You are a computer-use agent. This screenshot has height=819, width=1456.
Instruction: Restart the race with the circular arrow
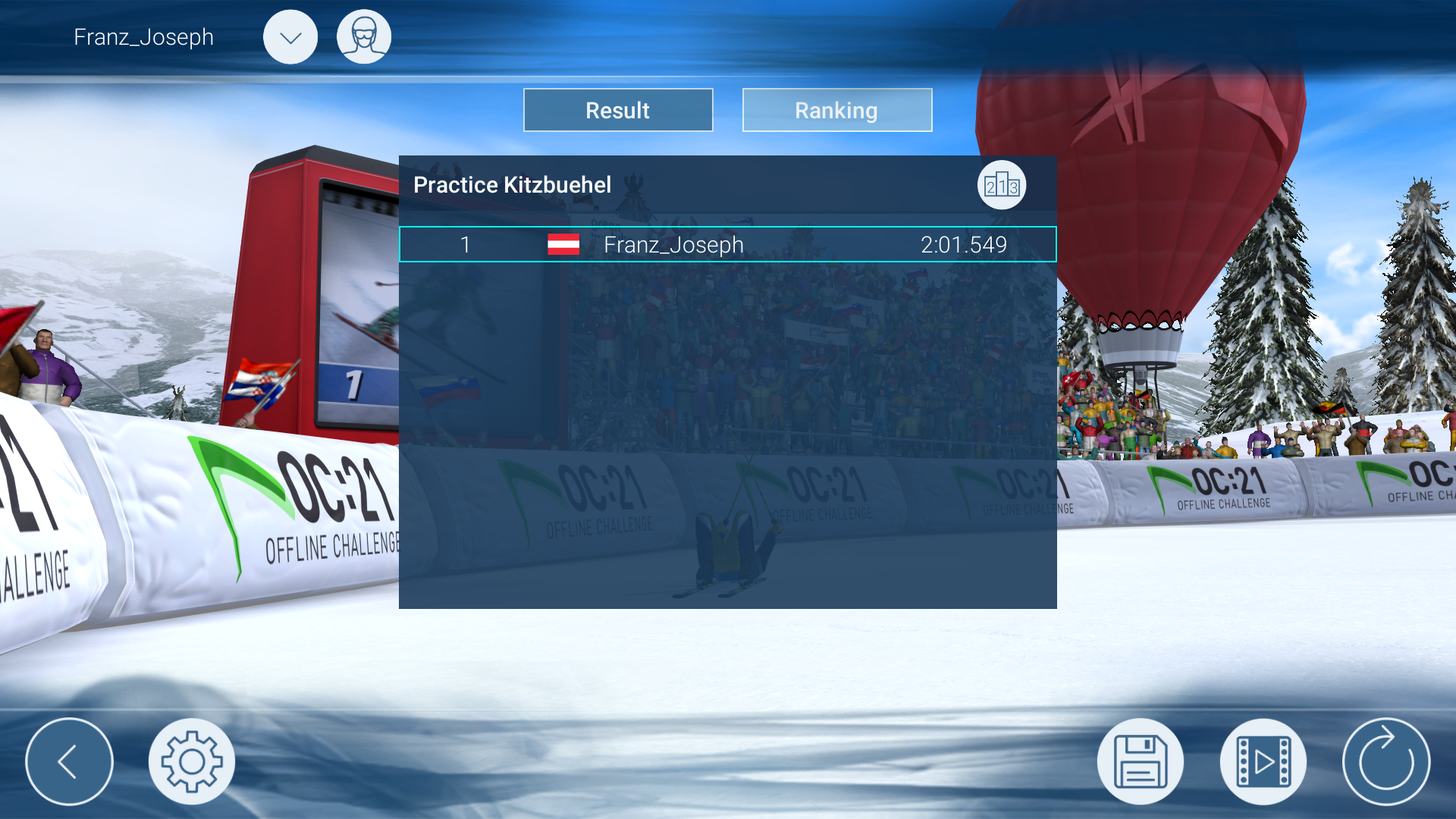[x=1385, y=761]
